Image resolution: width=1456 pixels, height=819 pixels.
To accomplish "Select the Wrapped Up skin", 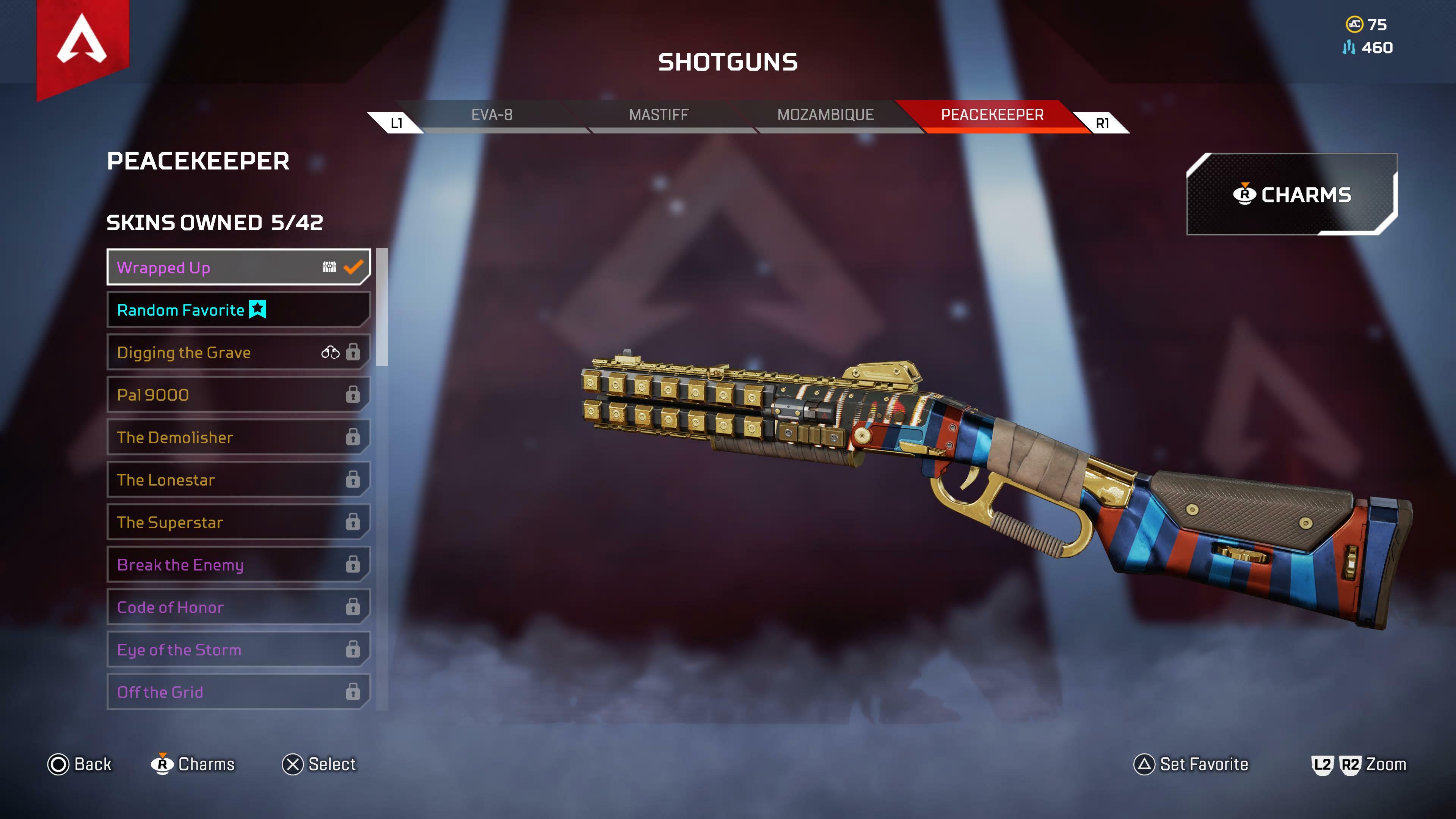I will 238,267.
